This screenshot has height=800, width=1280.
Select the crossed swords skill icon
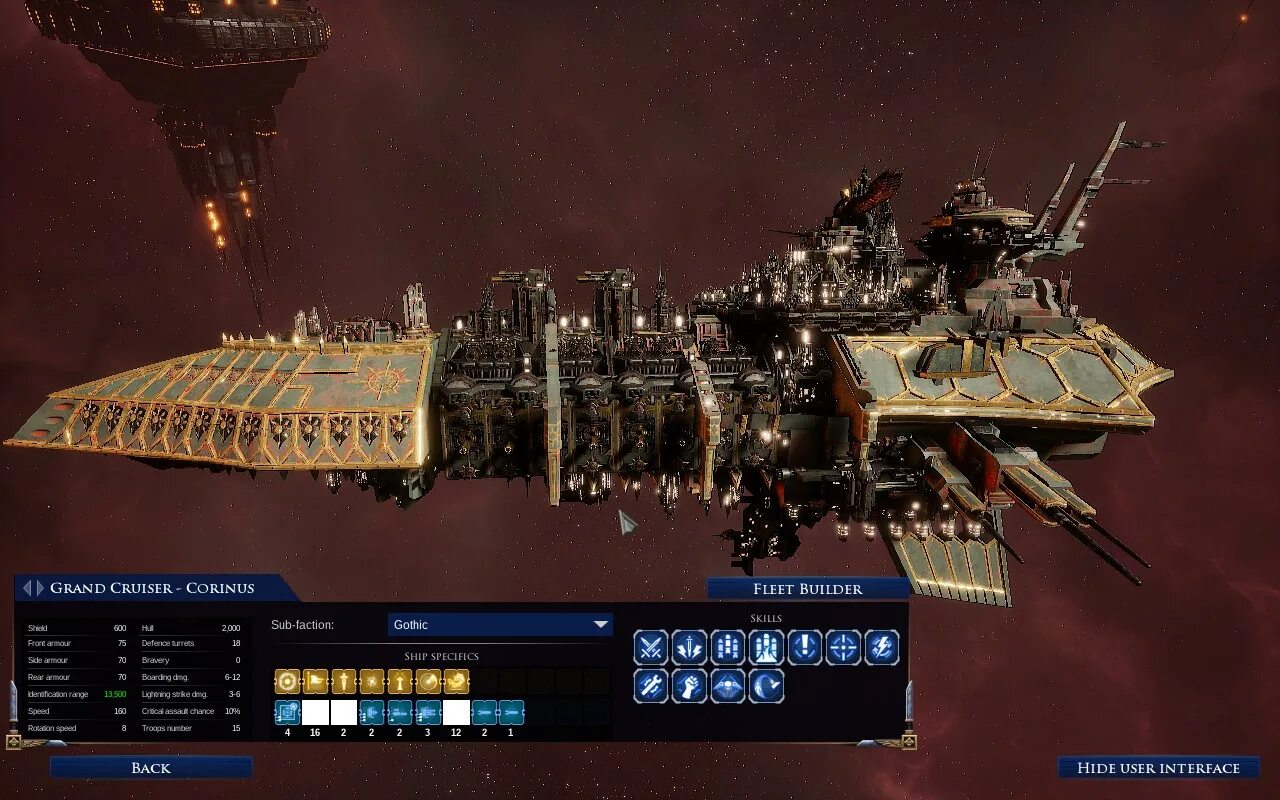coord(651,648)
